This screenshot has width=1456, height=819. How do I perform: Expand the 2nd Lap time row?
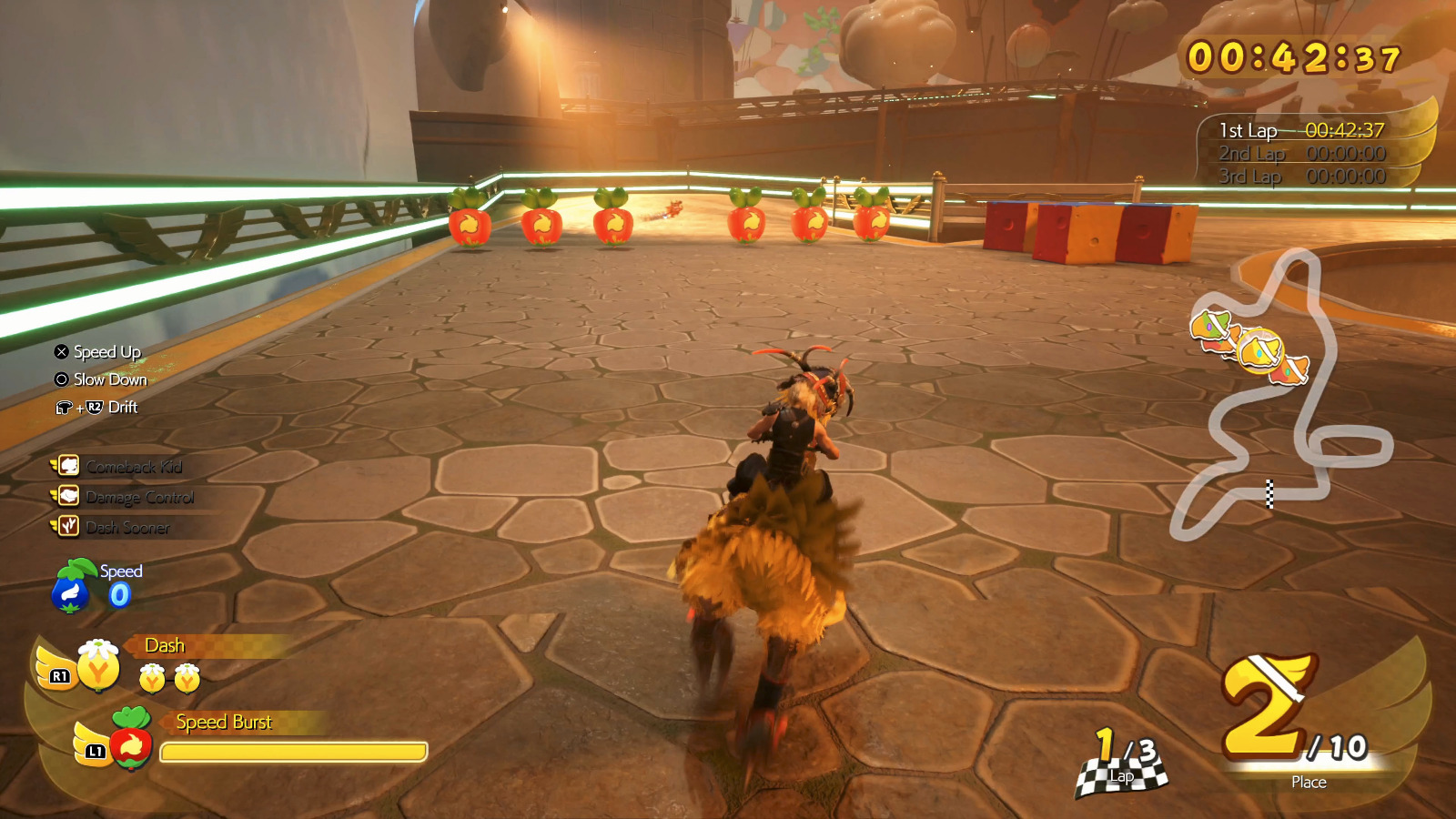(1305, 154)
